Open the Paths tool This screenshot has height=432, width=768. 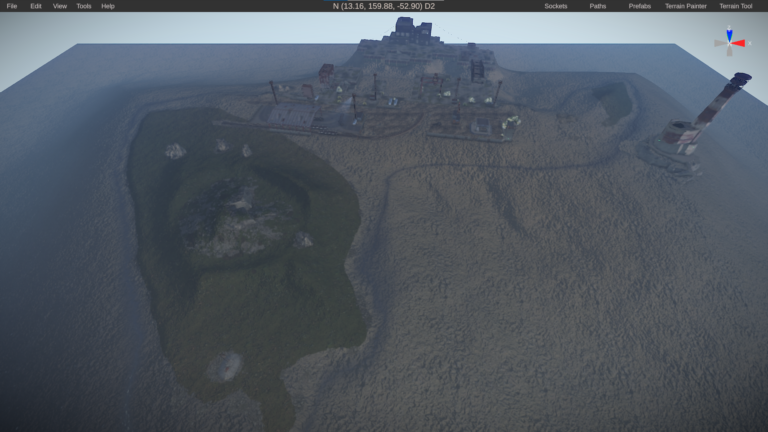tap(598, 6)
